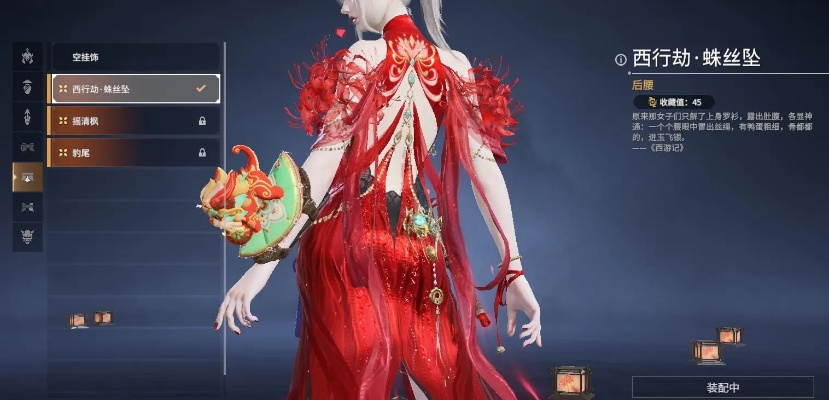This screenshot has height=400, width=829.
Task: Open the highlighted back-waist accessory tab
Action: click(27, 177)
